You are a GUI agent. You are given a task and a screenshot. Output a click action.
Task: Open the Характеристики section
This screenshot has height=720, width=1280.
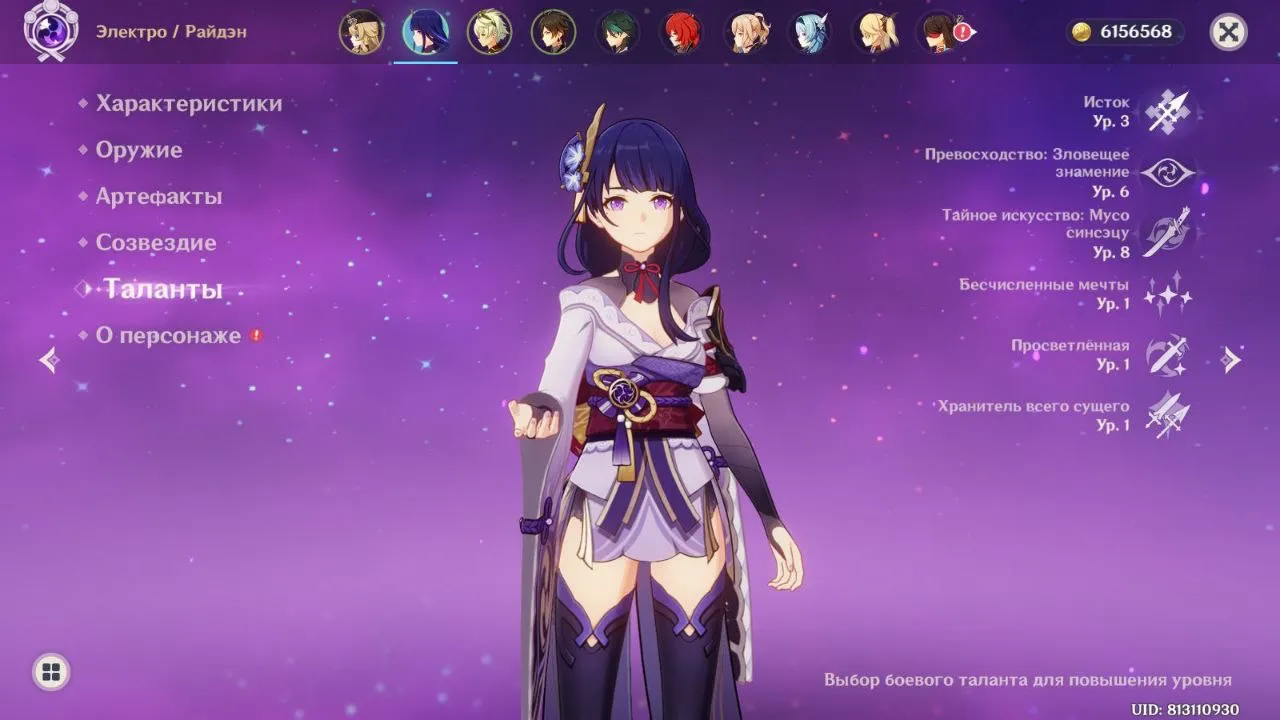(x=188, y=103)
